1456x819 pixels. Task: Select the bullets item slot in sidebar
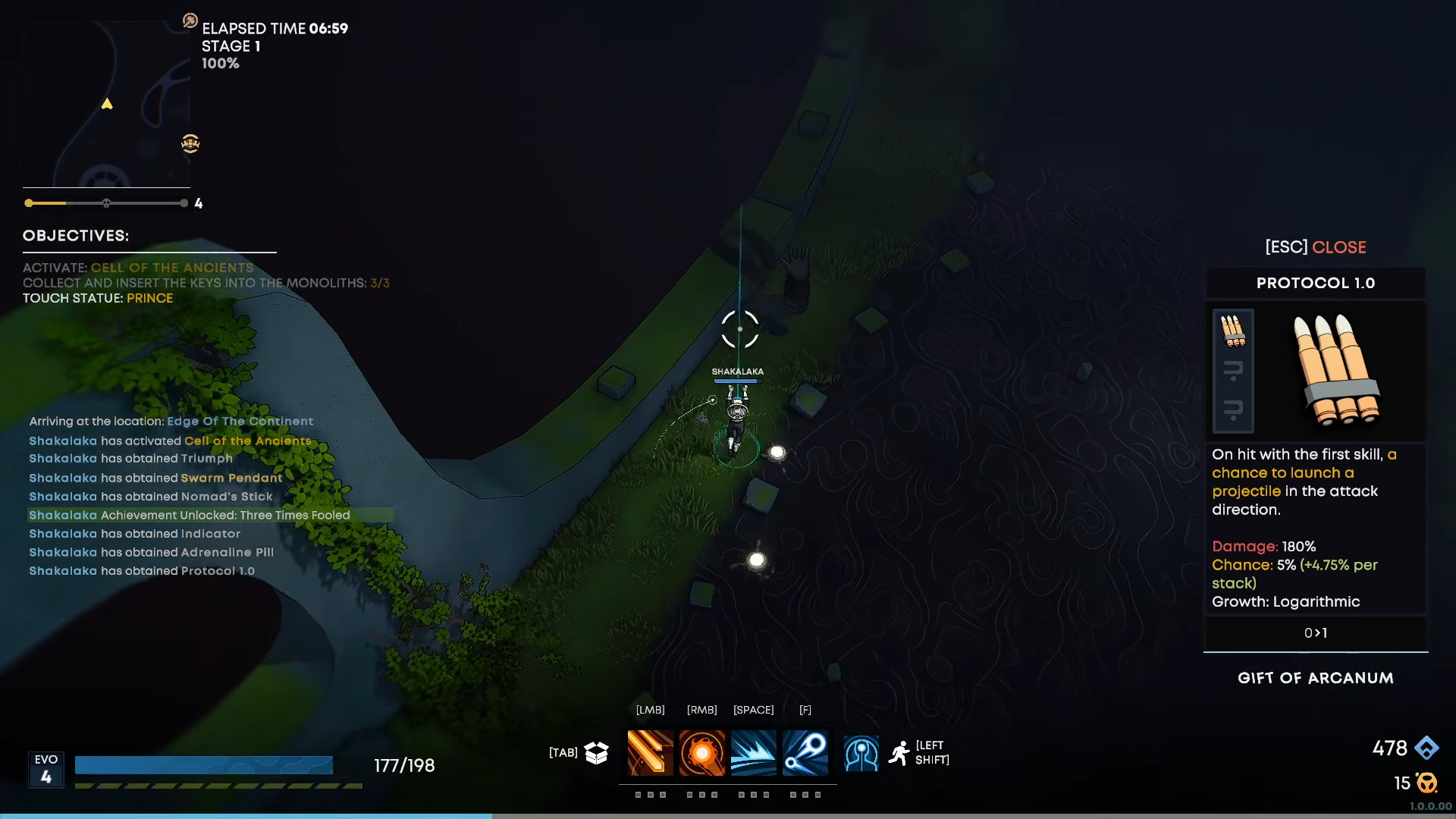[x=1233, y=331]
